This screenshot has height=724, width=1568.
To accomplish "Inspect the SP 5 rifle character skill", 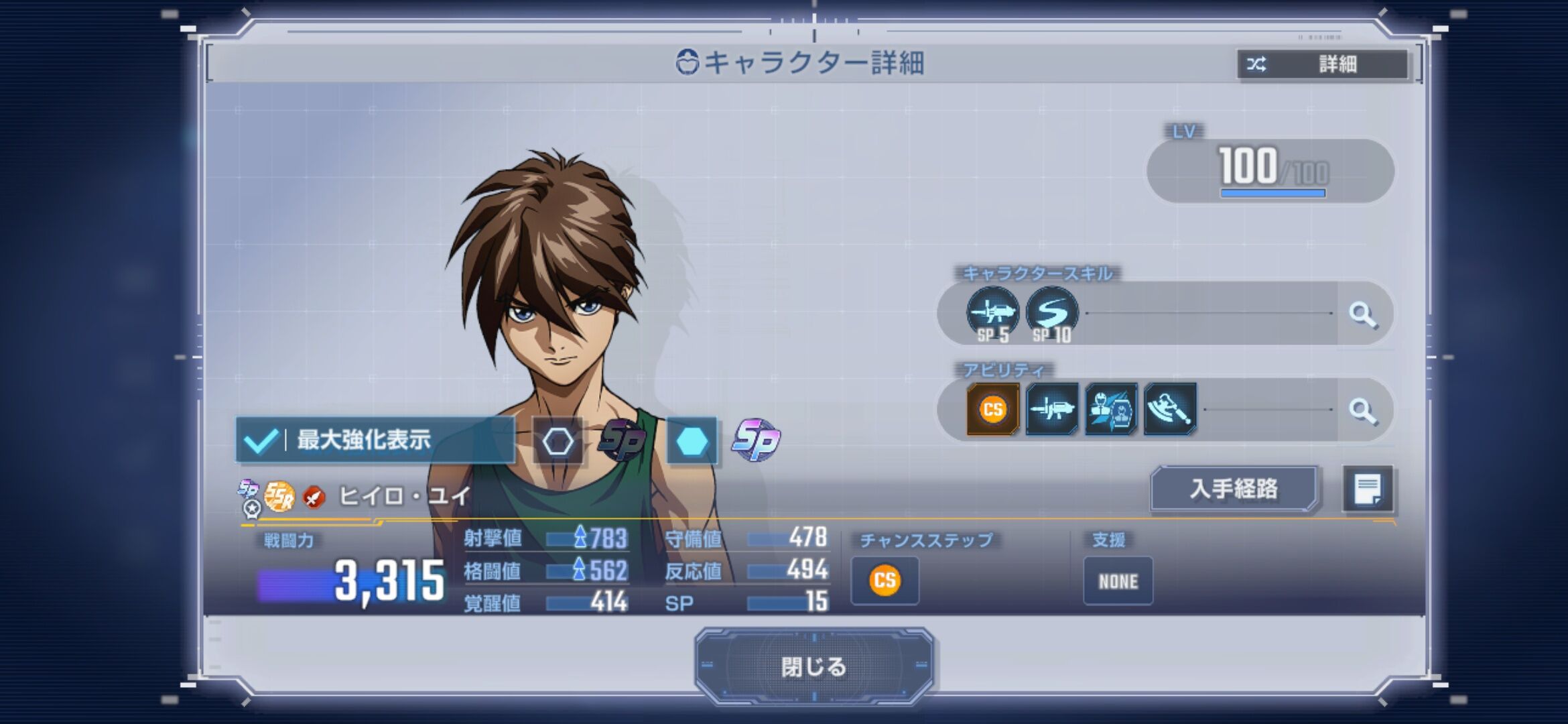I will click(x=992, y=313).
